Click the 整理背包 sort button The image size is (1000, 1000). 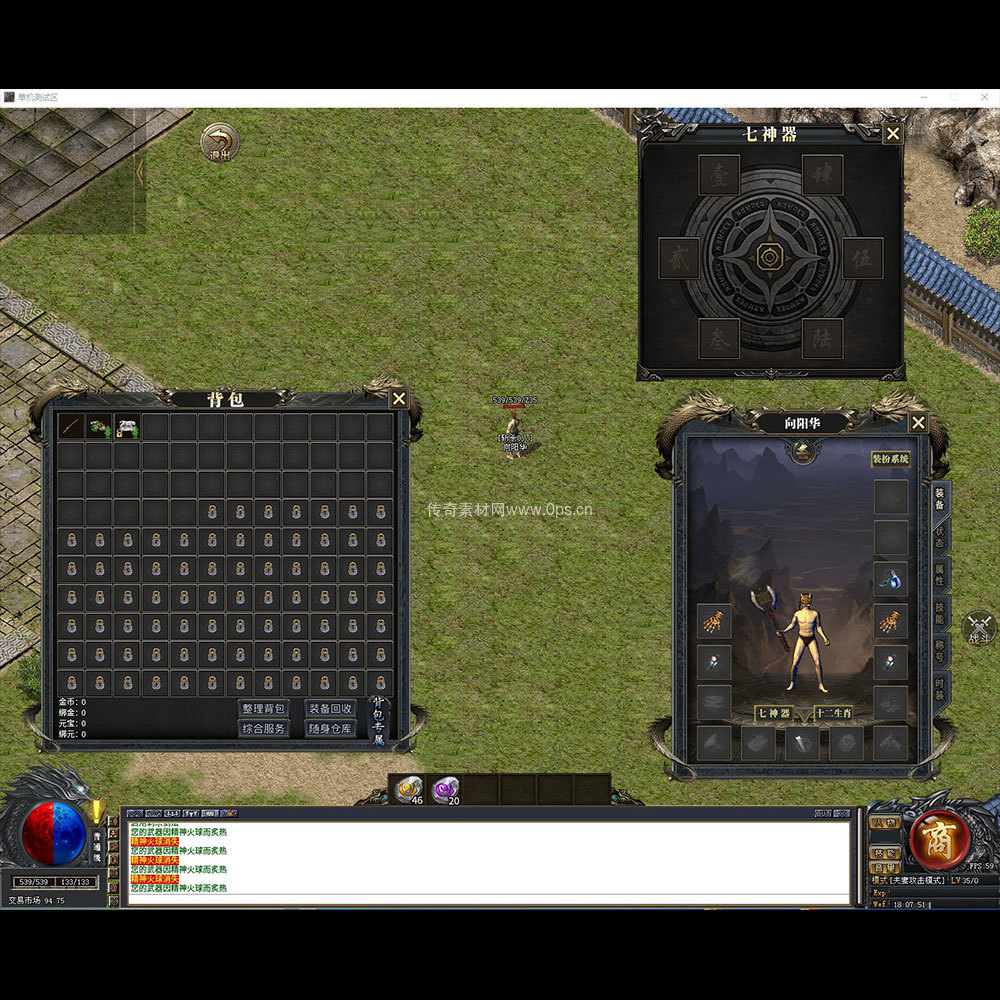(x=264, y=708)
